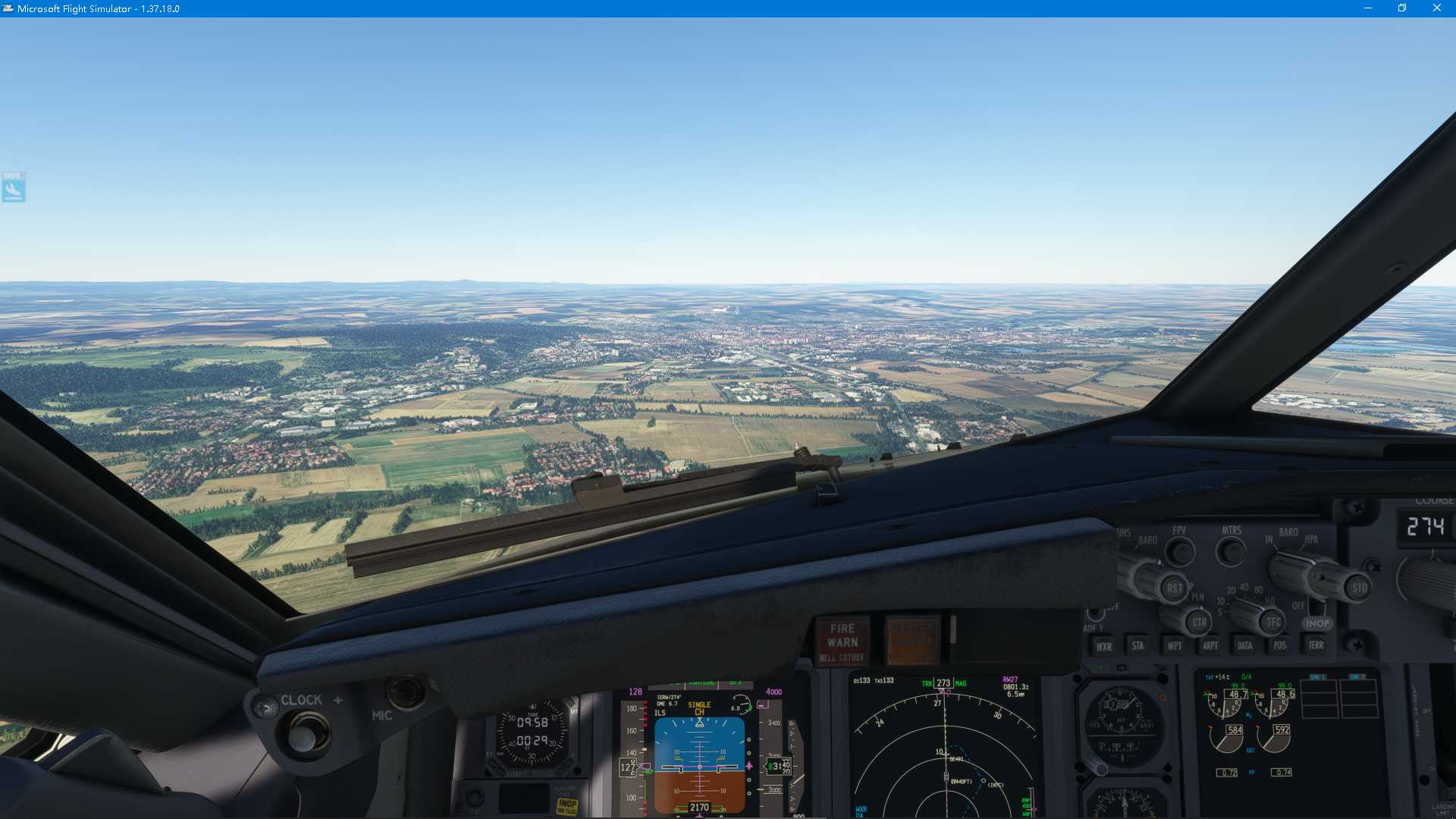Turn on the TERR terrain display button
Image resolution: width=1456 pixels, height=819 pixels.
tap(1316, 645)
